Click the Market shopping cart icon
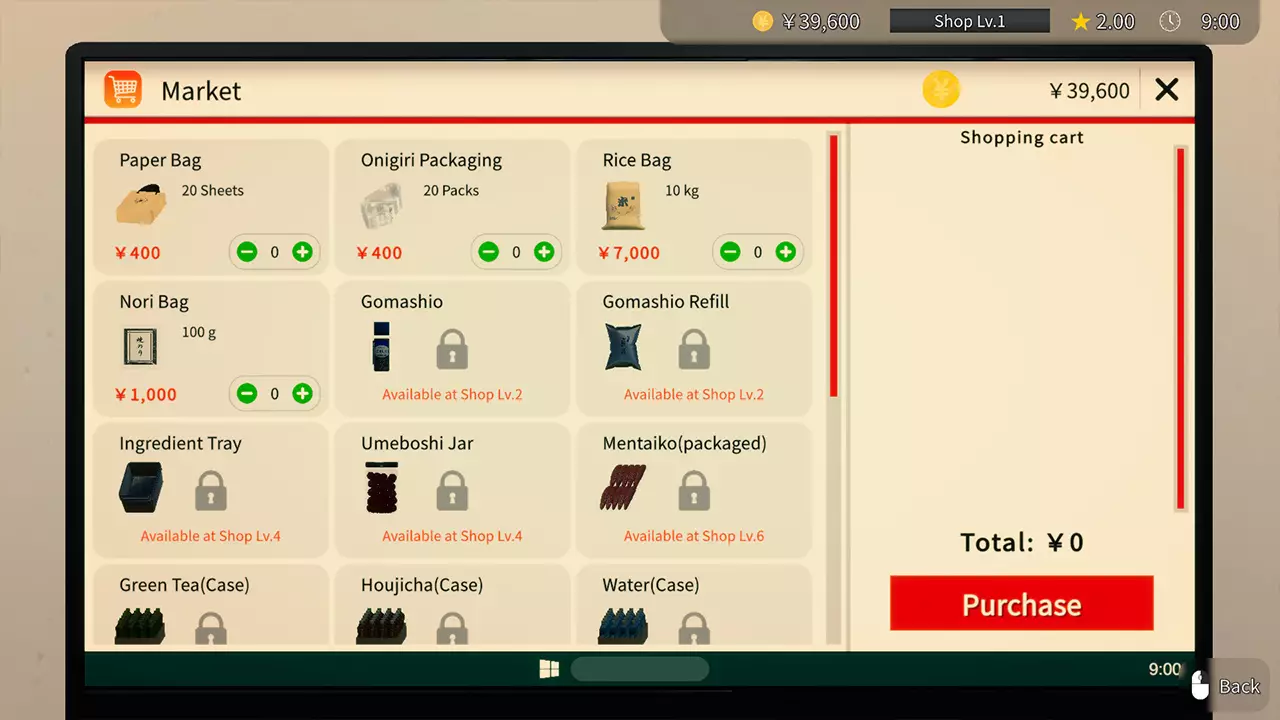 [x=121, y=89]
